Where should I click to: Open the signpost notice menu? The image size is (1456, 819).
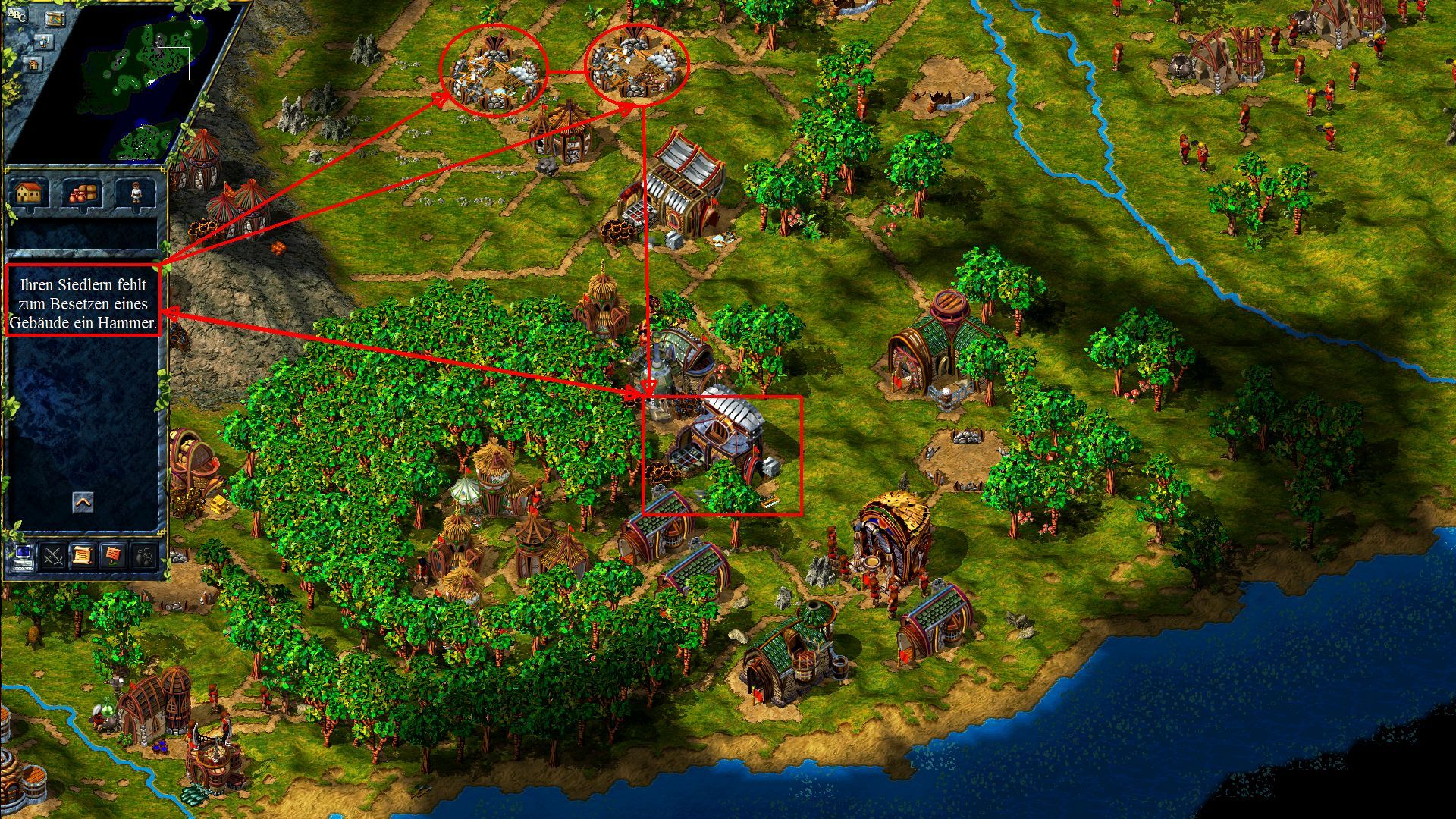click(x=113, y=556)
